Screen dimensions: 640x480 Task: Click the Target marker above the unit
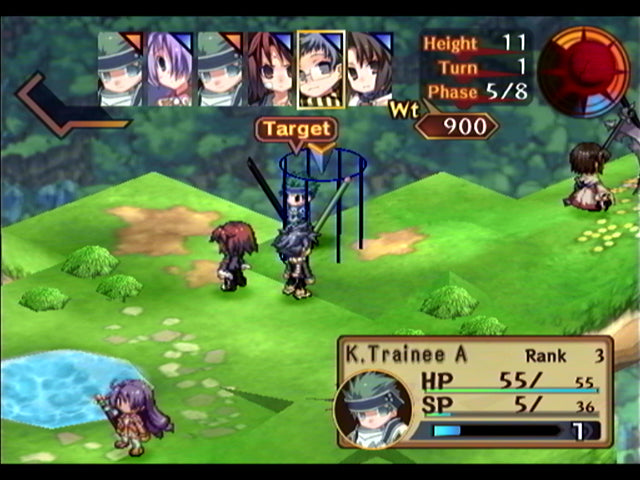coord(296,130)
